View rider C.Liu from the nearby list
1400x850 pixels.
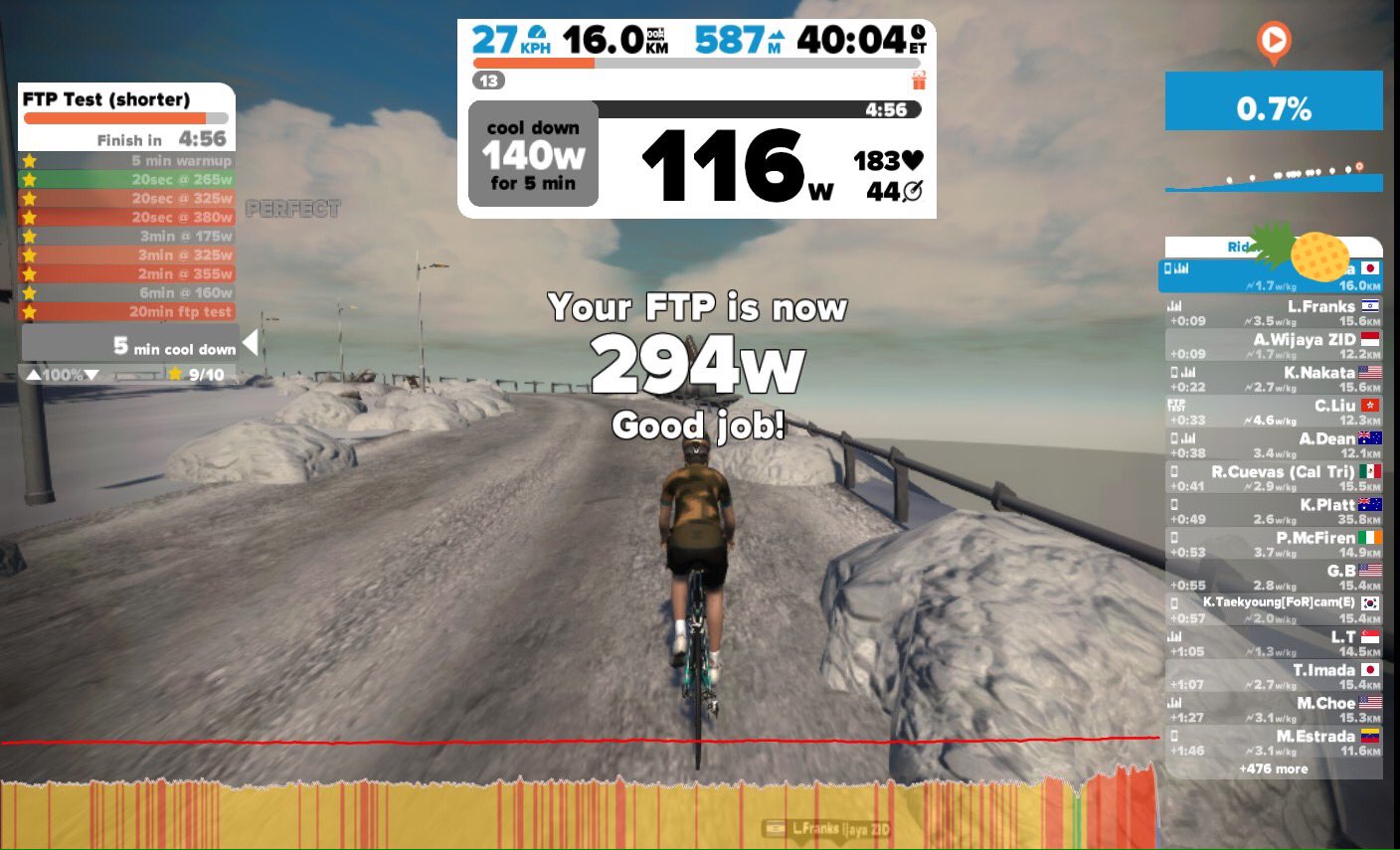click(1273, 412)
